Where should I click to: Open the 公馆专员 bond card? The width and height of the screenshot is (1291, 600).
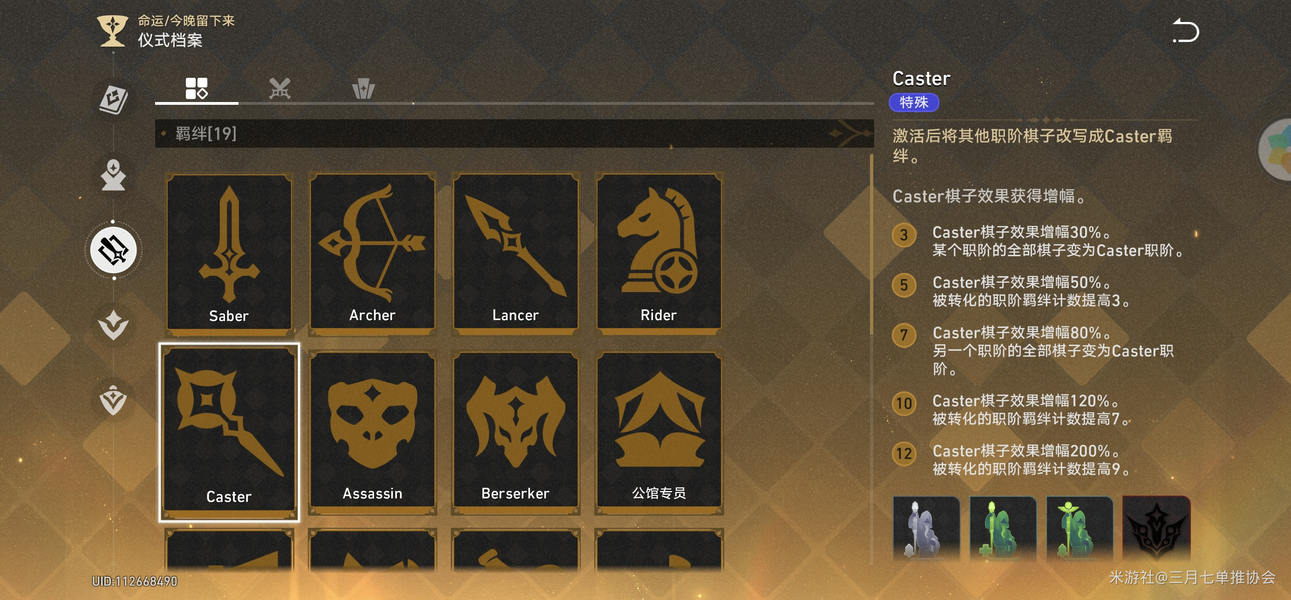click(x=659, y=431)
